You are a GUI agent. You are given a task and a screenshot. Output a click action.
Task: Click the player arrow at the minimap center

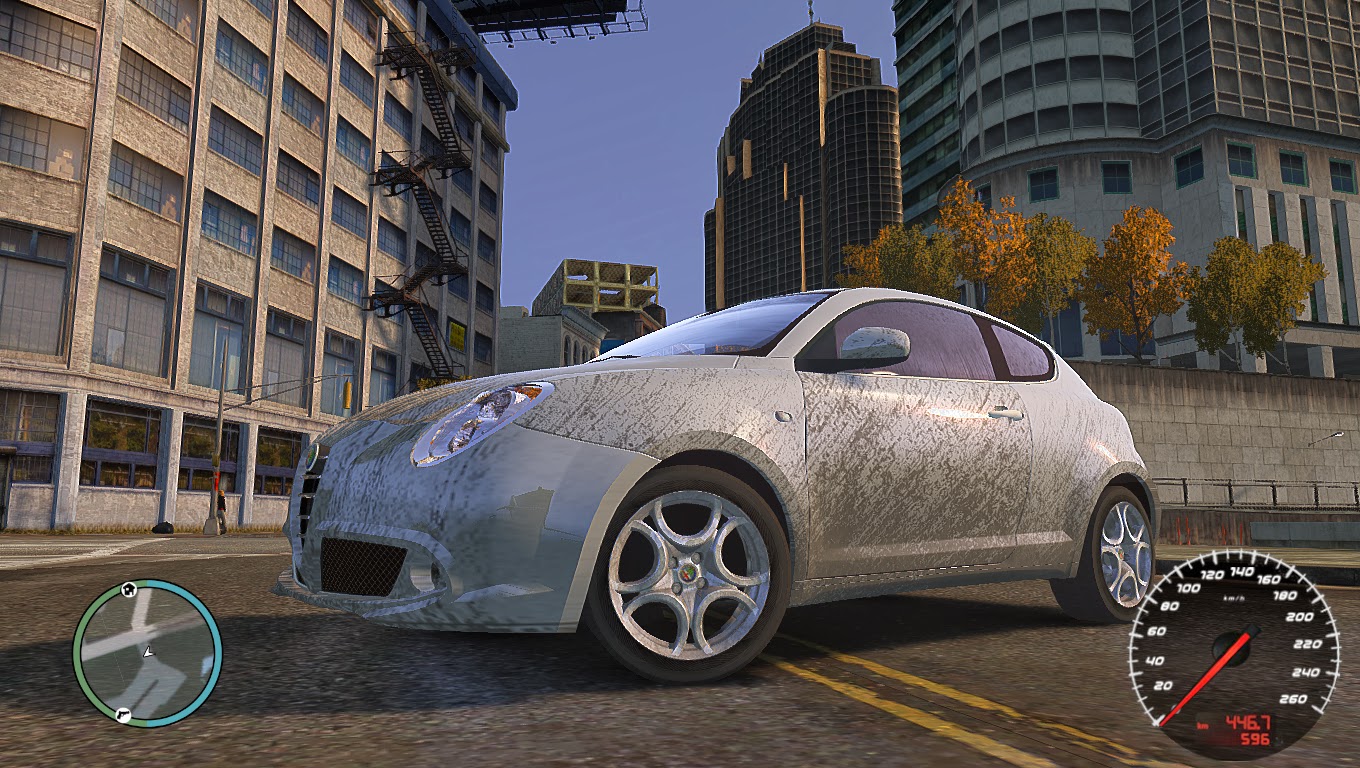(x=148, y=653)
